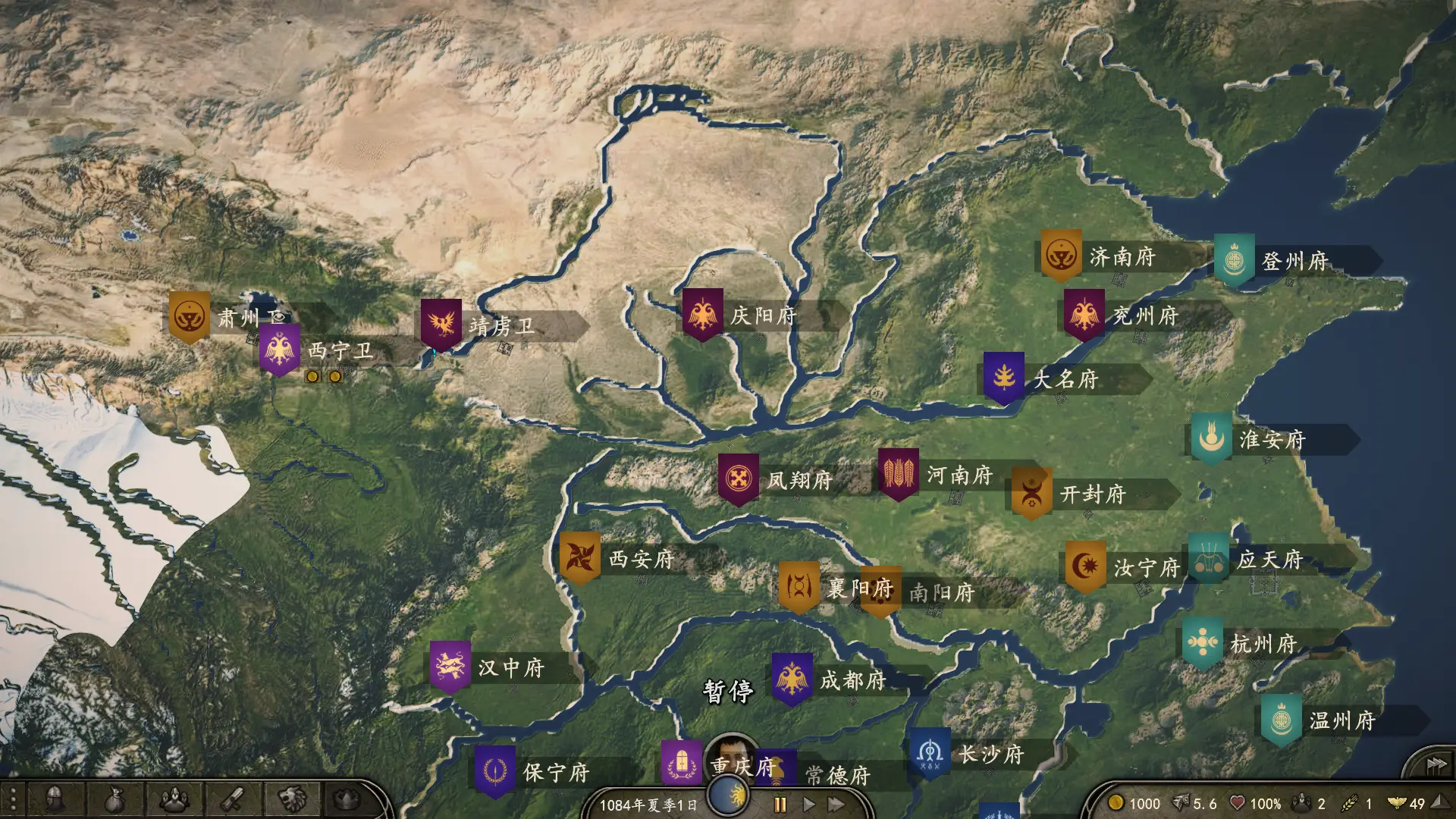
Task: Open the lion-head clan screen
Action: (292, 799)
